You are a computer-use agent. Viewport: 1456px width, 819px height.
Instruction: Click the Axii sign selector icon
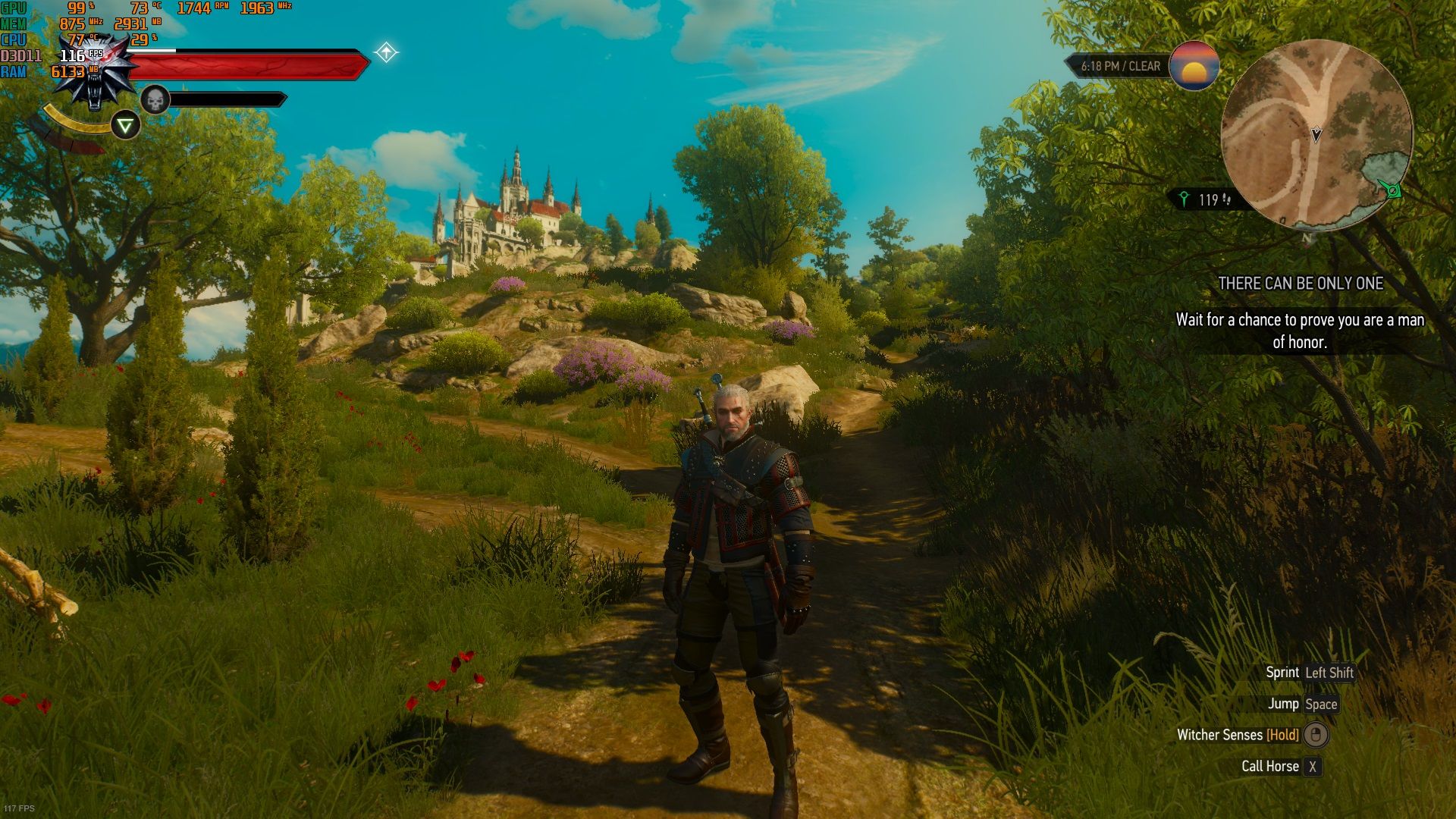[x=125, y=125]
